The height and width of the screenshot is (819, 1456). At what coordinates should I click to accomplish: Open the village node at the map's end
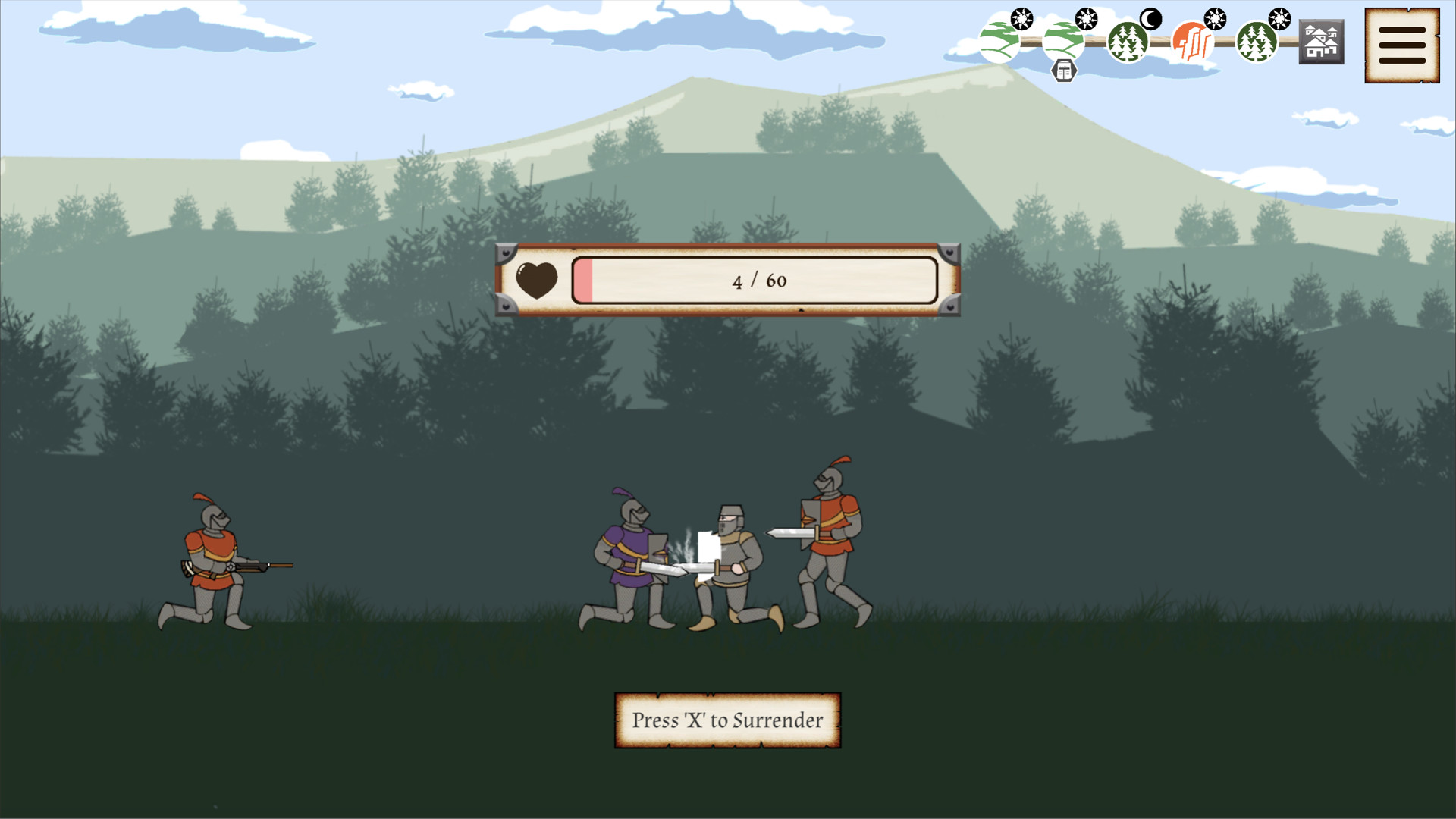pos(1322,42)
